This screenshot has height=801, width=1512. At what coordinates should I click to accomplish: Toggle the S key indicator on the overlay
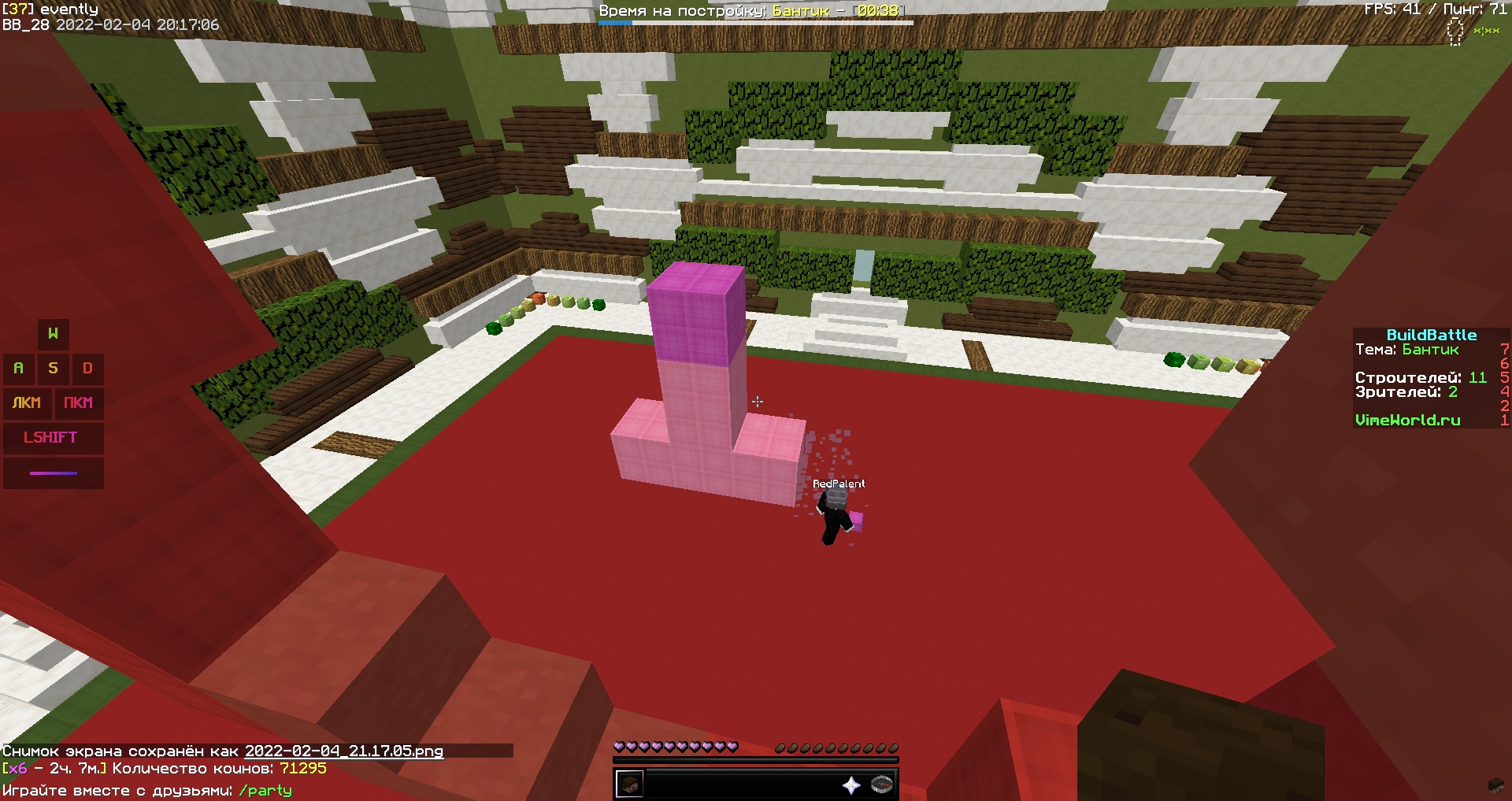click(53, 368)
